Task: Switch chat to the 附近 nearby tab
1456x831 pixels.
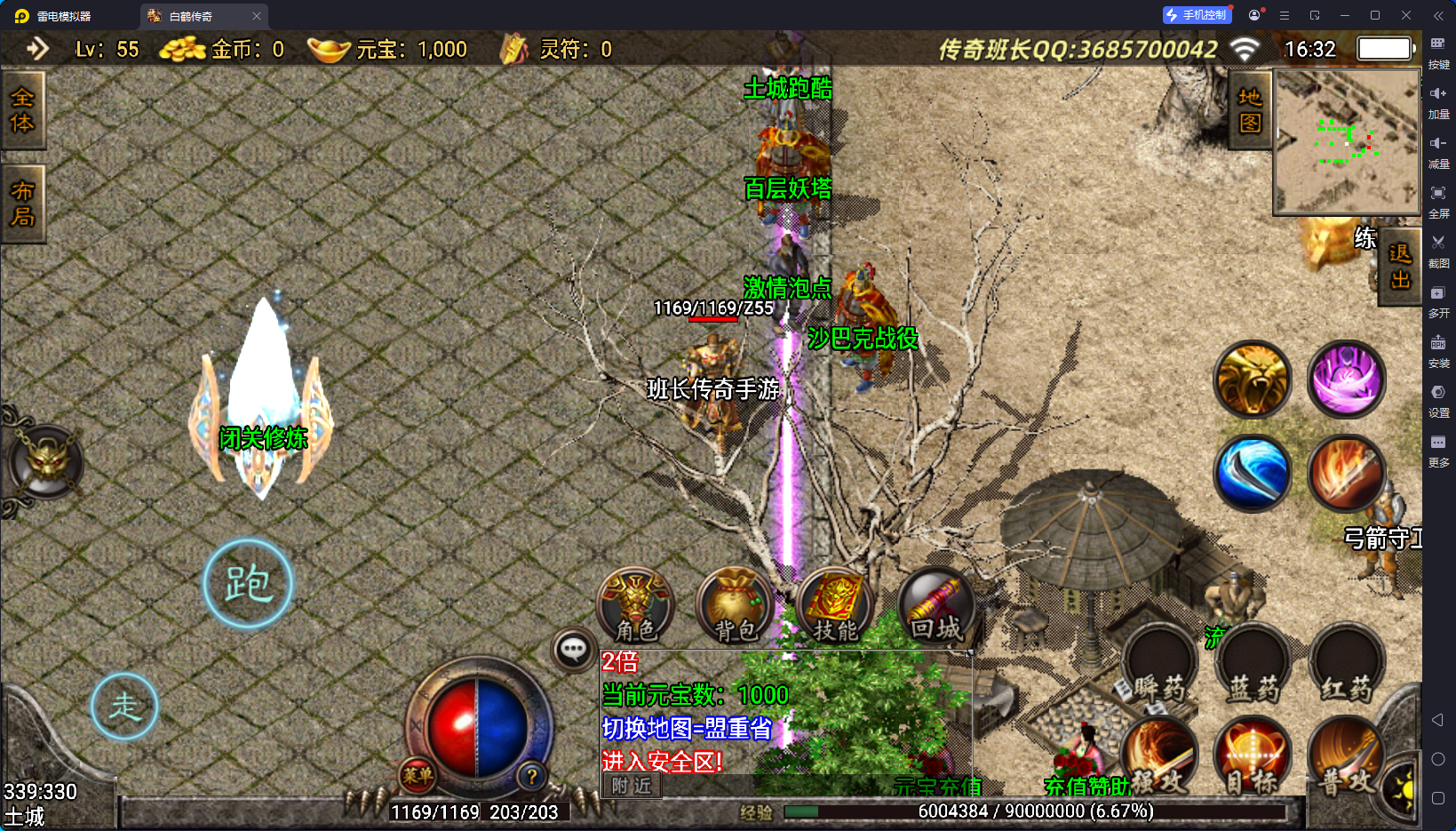Action: 632,786
